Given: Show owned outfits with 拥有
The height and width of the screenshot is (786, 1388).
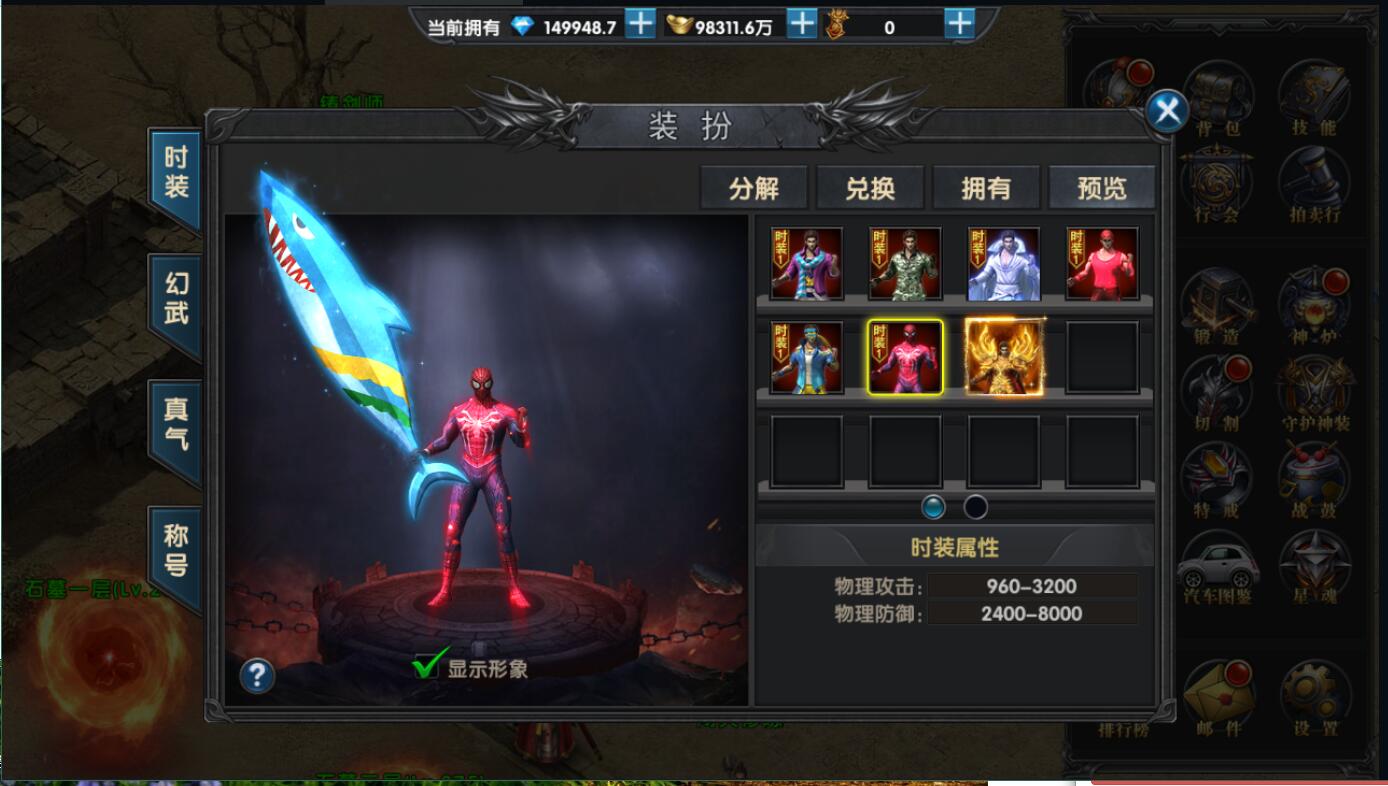Looking at the screenshot, I should [986, 188].
